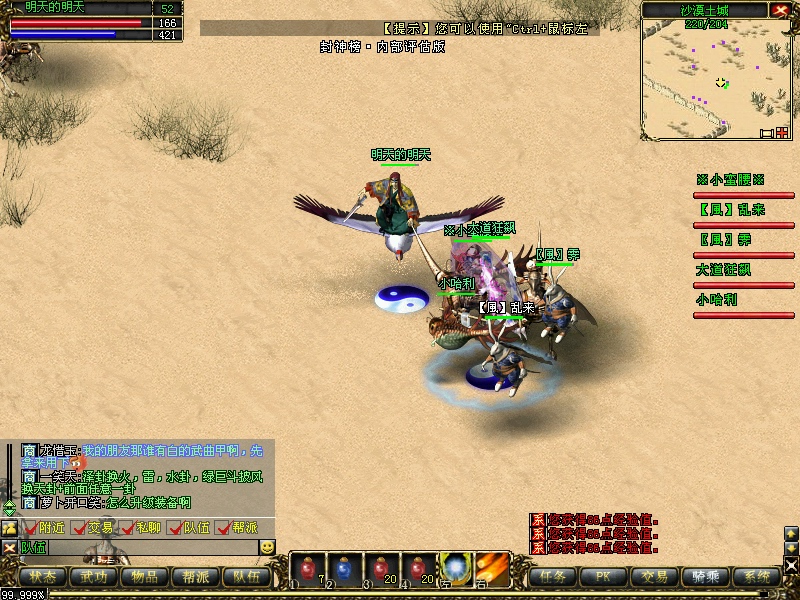This screenshot has width=800, height=600.
Task: Open the smiley emoticon picker
Action: [x=267, y=547]
